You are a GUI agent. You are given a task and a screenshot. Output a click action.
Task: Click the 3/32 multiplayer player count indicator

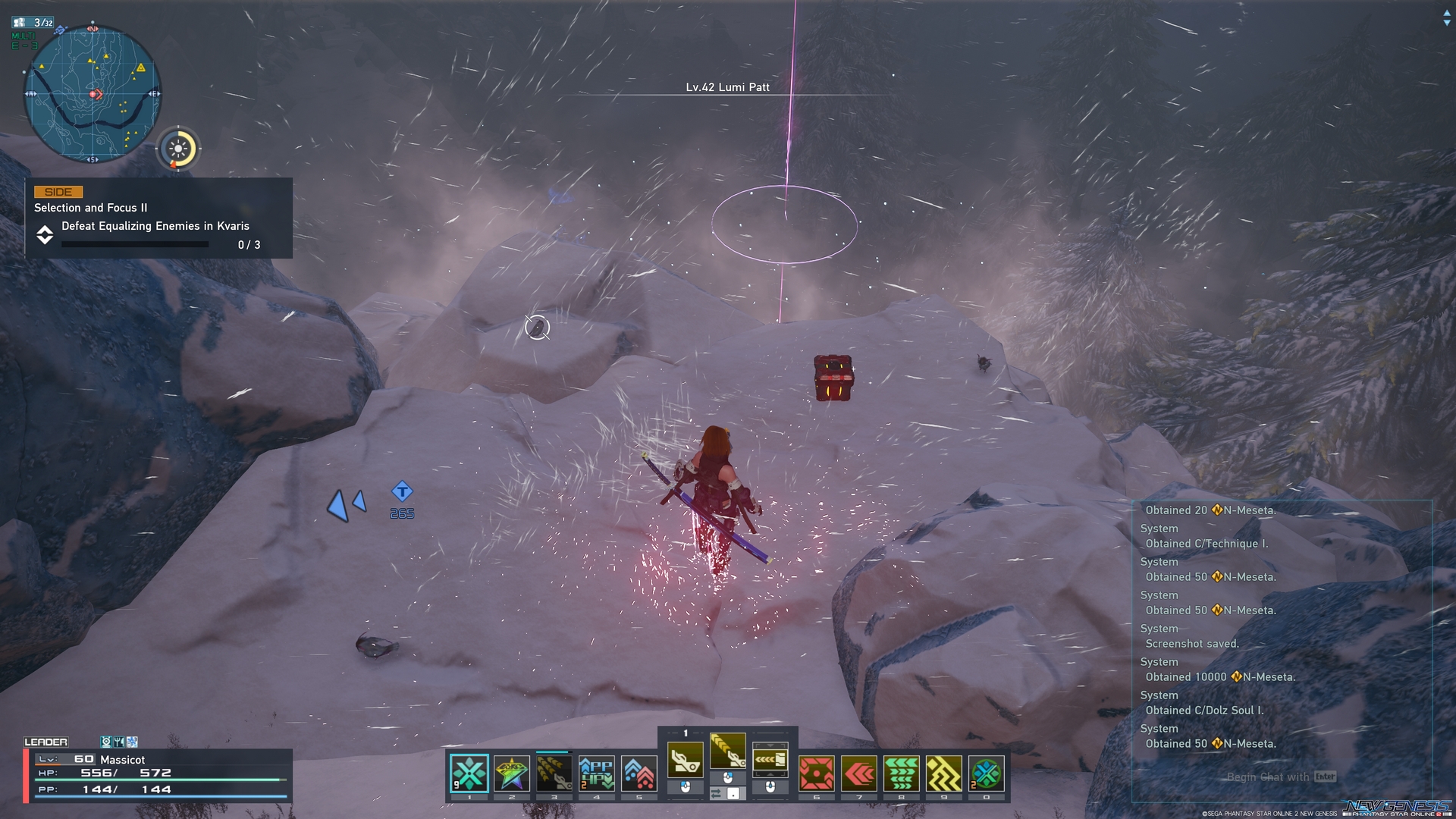point(34,23)
